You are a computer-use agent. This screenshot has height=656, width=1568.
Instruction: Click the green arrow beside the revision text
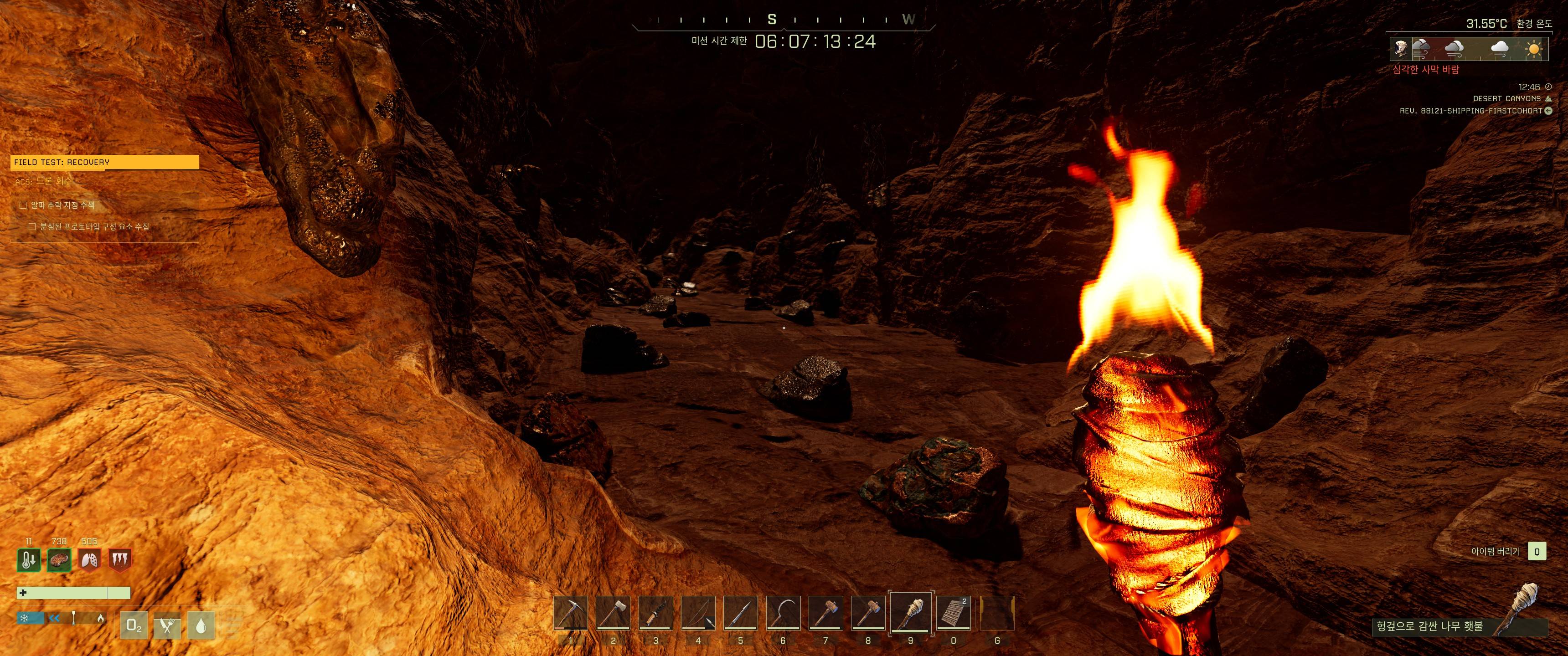(x=1548, y=111)
